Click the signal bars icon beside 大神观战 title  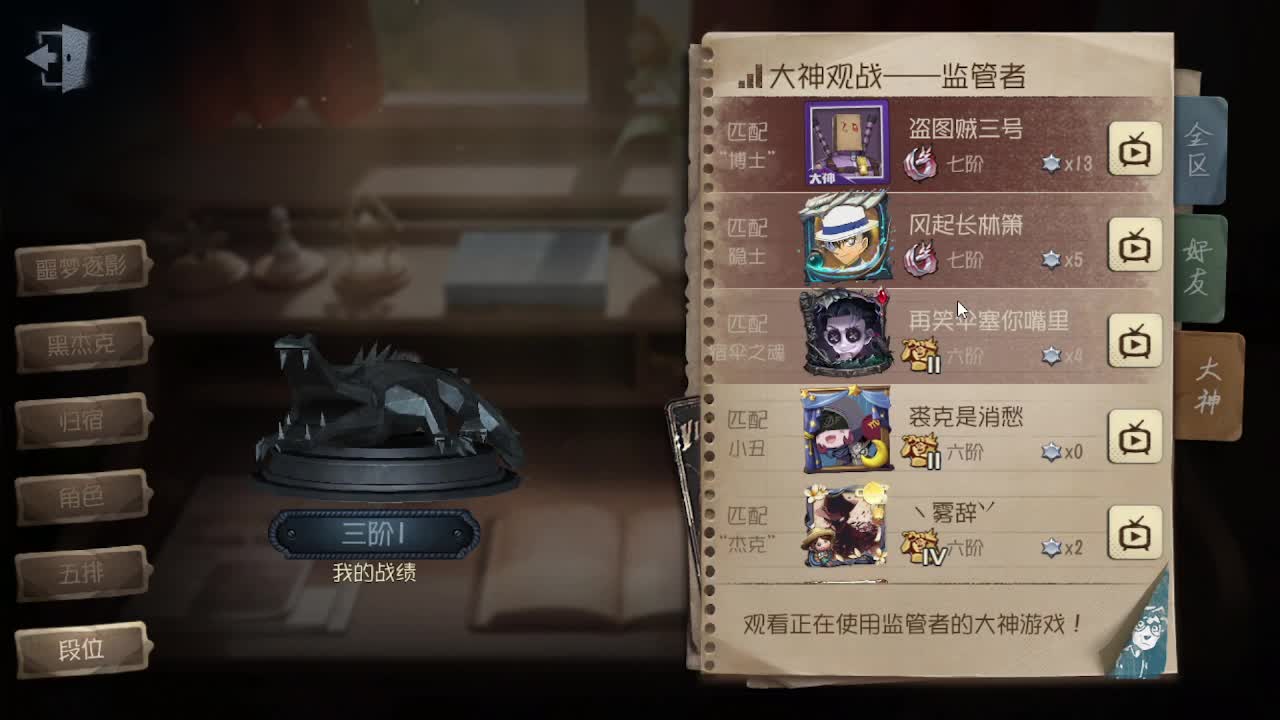pyautogui.click(x=748, y=73)
